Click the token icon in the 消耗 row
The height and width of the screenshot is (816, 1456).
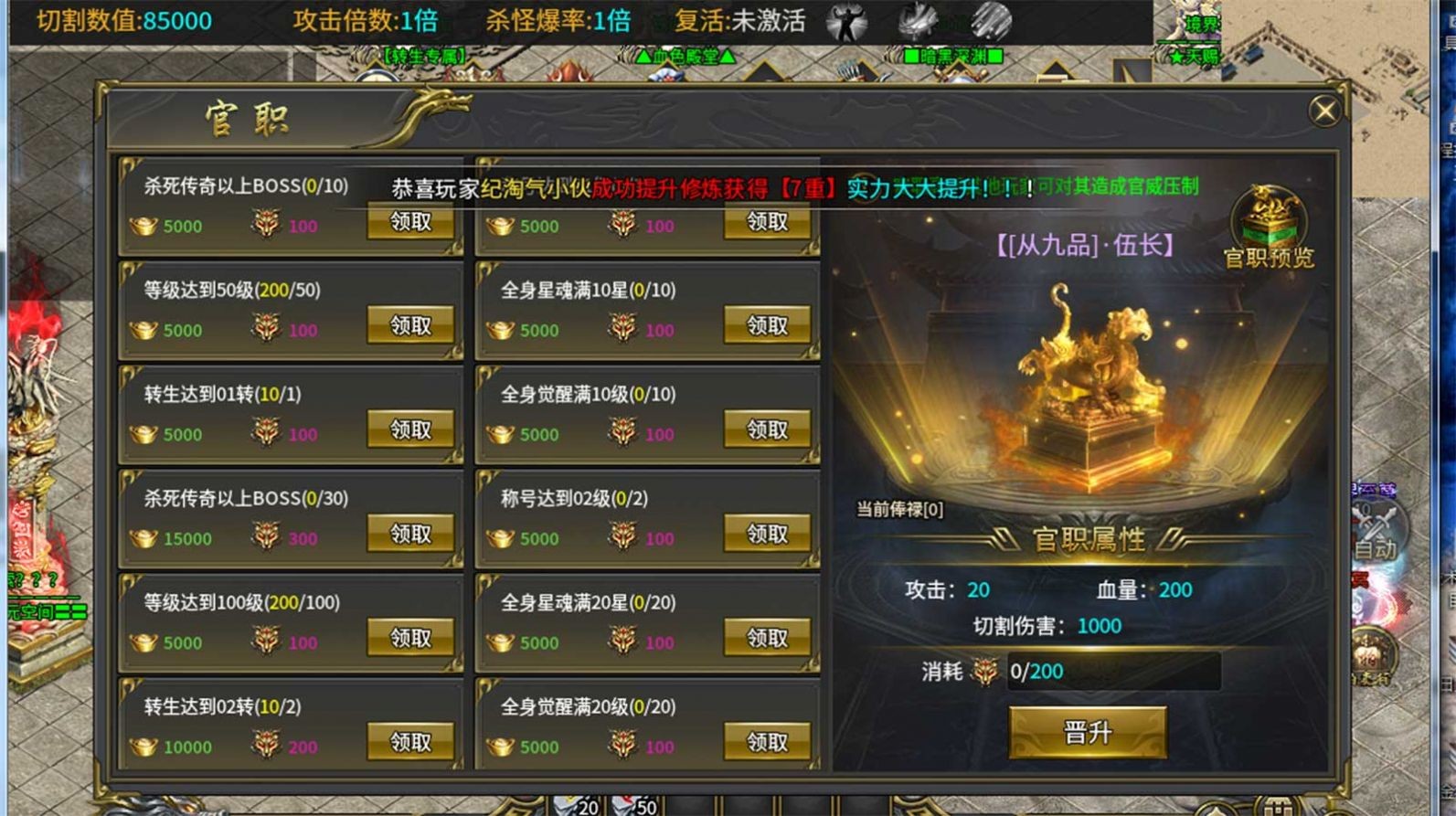click(x=986, y=671)
